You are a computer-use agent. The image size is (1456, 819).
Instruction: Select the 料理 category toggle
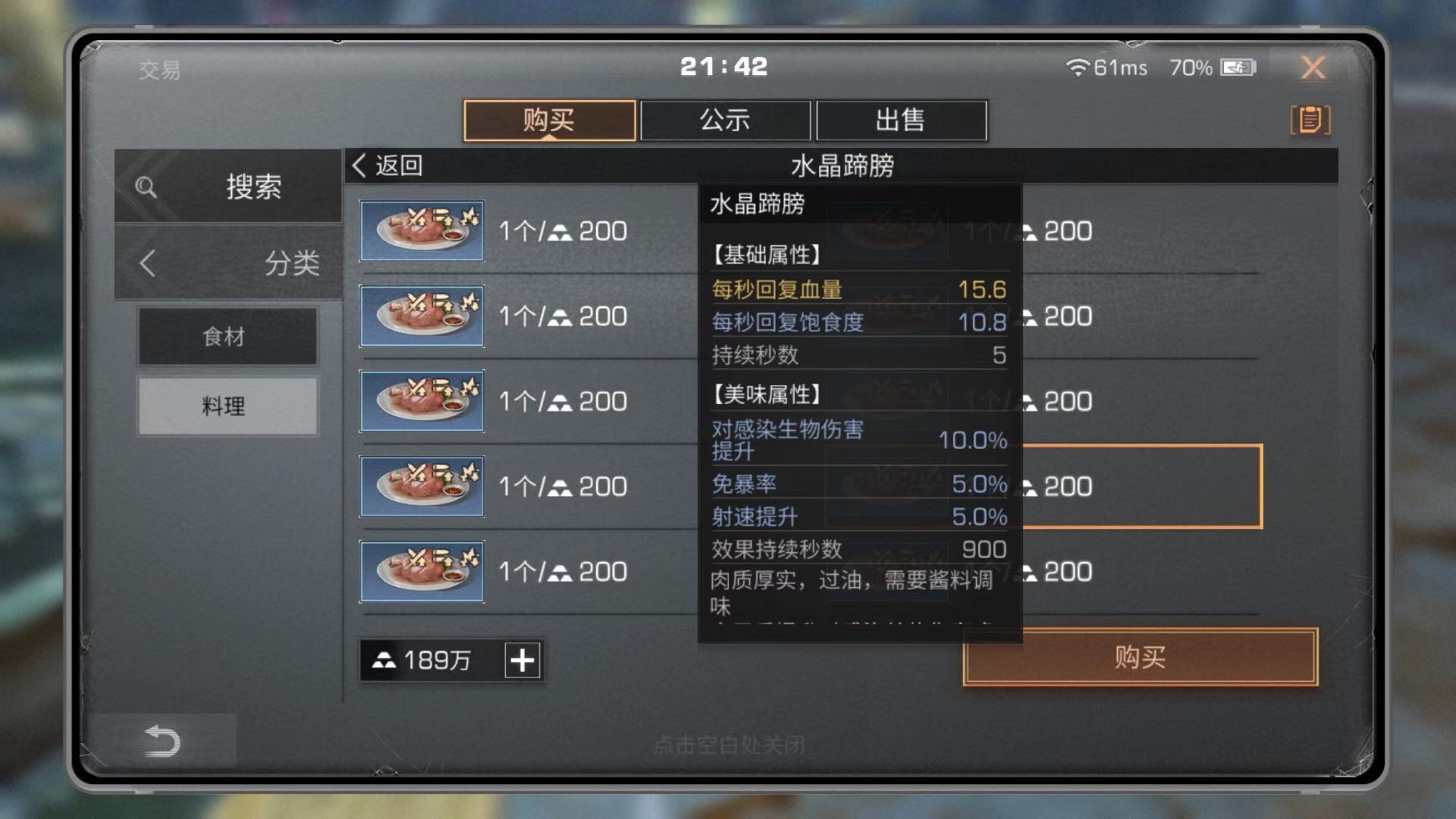(x=227, y=407)
